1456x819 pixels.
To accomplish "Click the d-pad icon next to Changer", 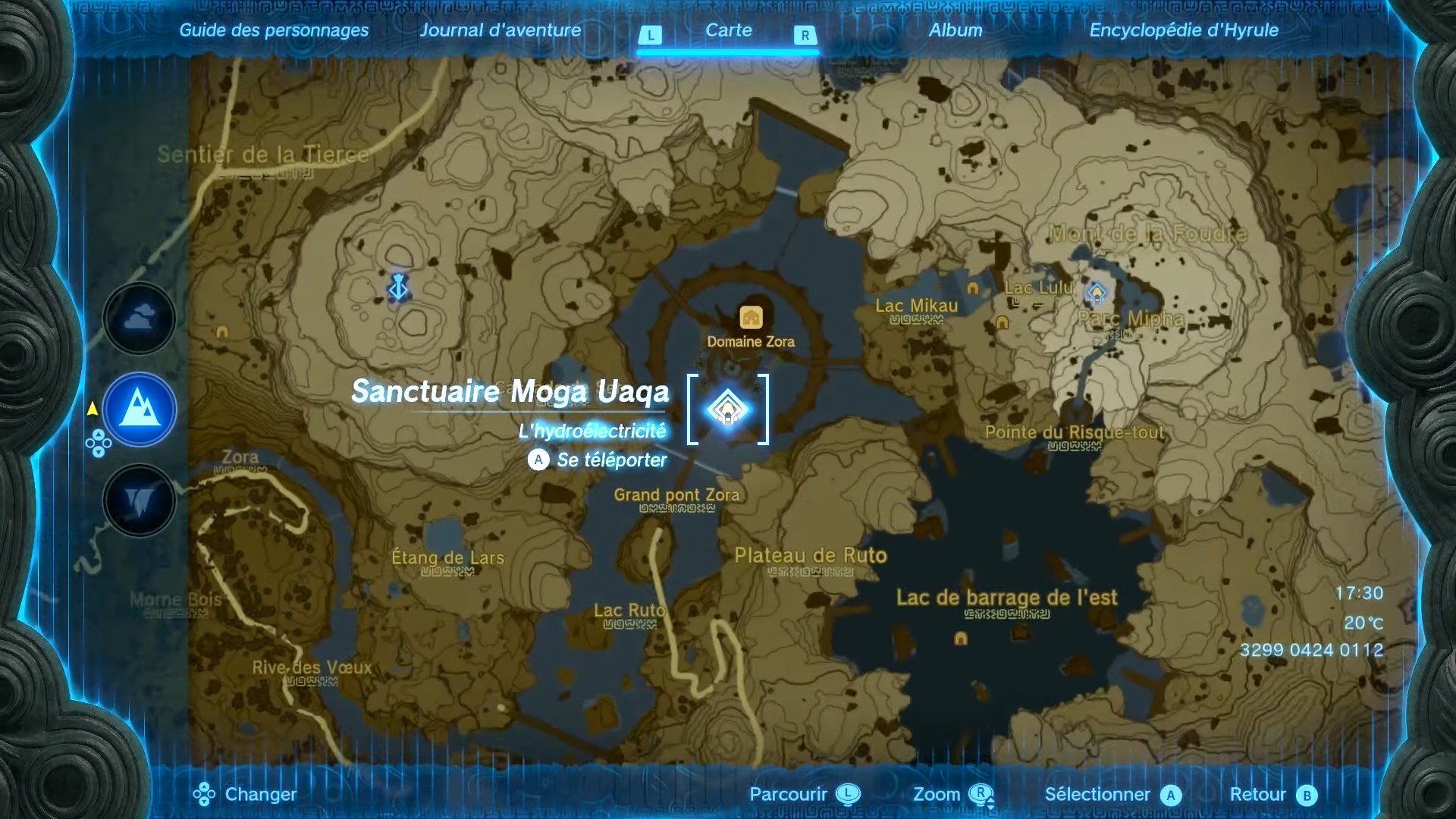I will pos(203,795).
